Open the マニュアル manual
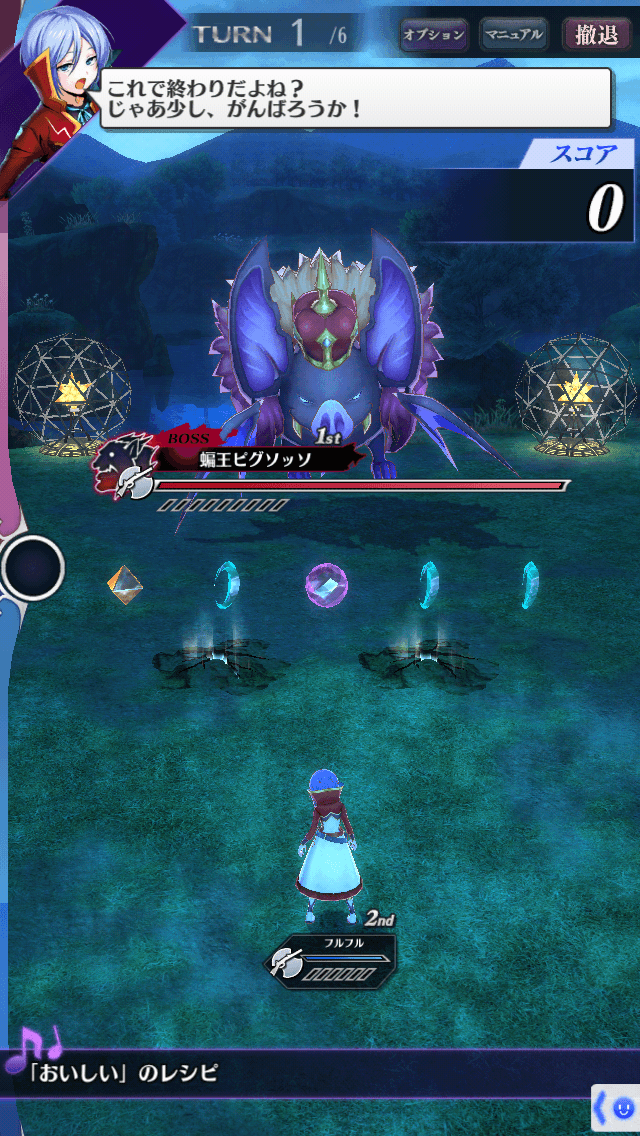Image resolution: width=640 pixels, height=1136 pixels. point(514,35)
